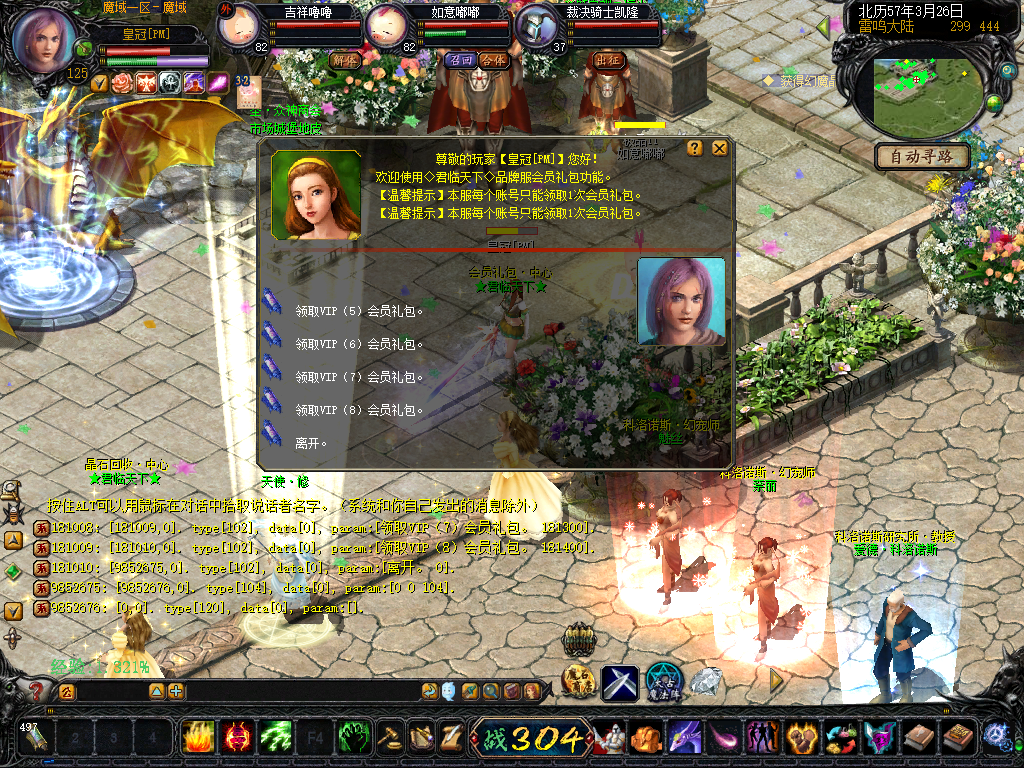Close the gift pack dialogue window
The width and height of the screenshot is (1024, 768).
point(719,148)
